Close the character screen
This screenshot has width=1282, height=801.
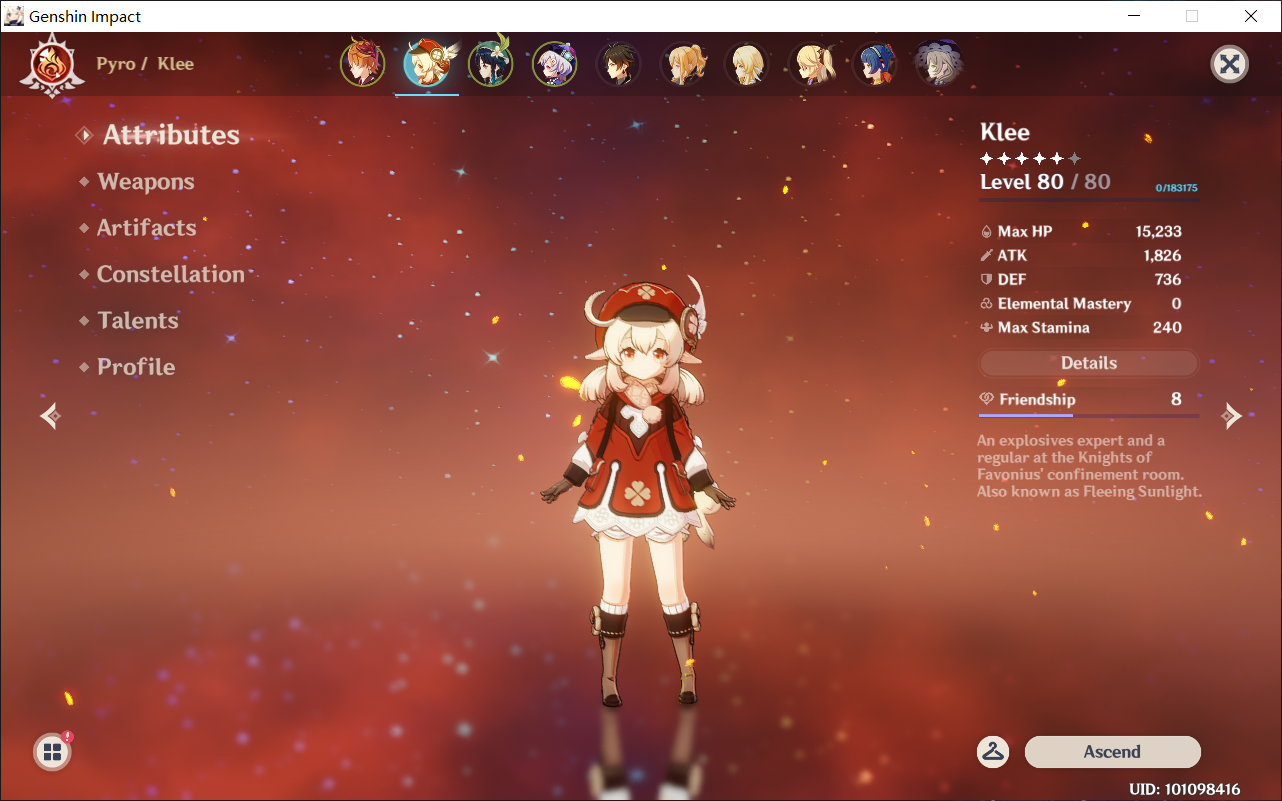tap(1229, 65)
